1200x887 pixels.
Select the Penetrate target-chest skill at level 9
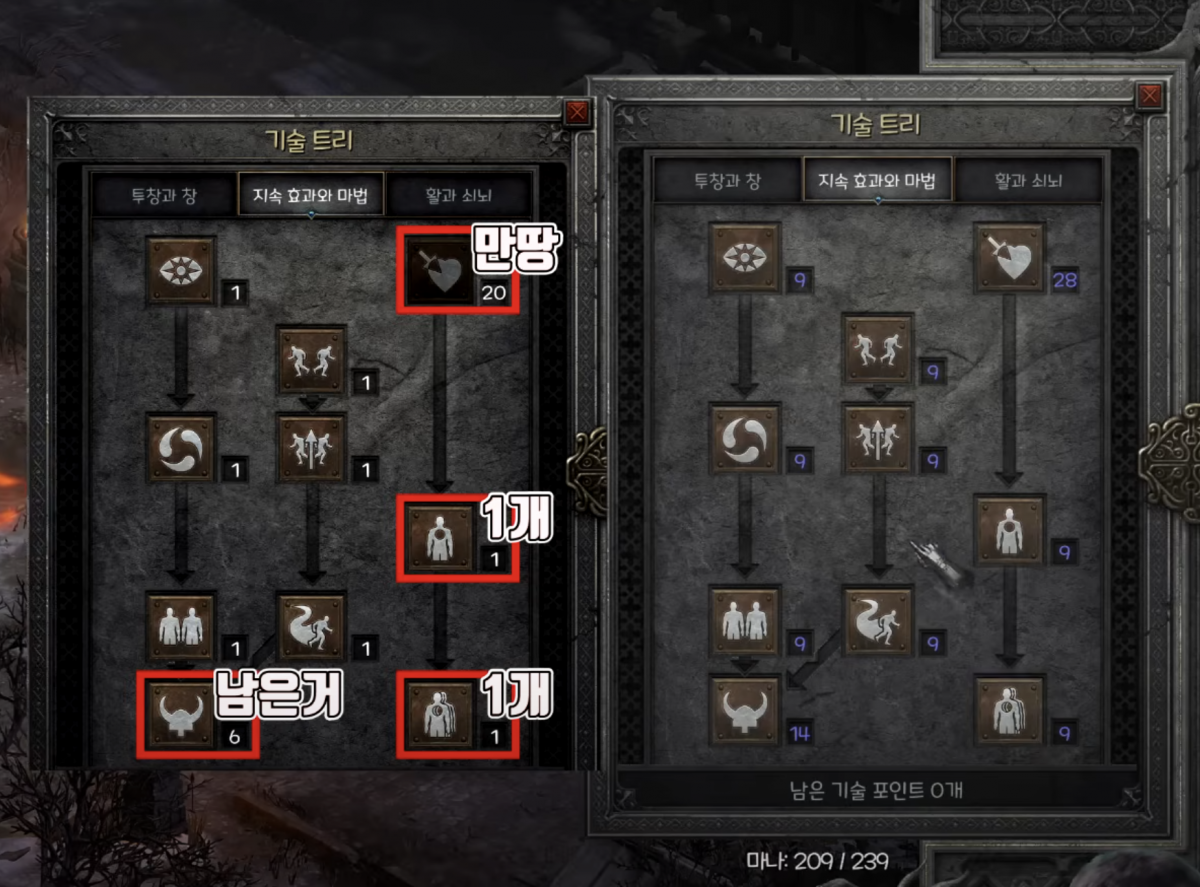point(1009,529)
